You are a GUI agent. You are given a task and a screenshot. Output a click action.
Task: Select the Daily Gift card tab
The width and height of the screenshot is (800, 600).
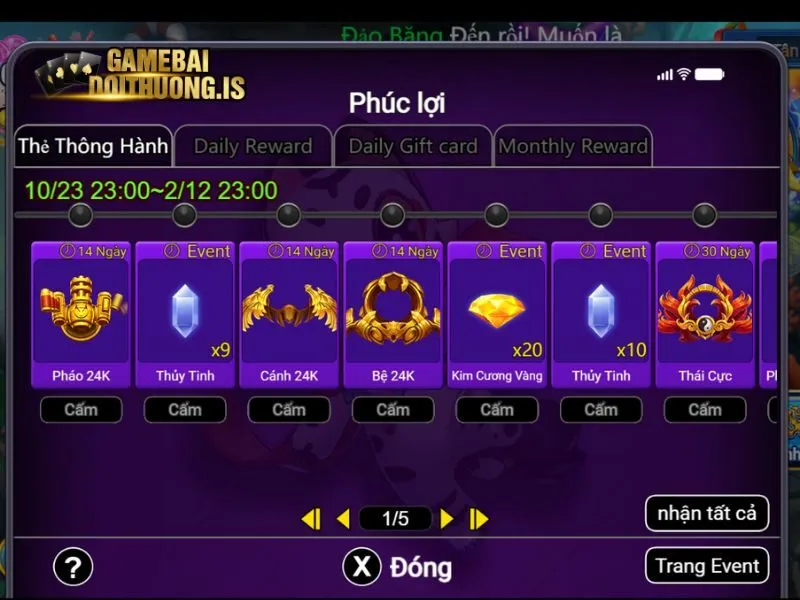[413, 146]
